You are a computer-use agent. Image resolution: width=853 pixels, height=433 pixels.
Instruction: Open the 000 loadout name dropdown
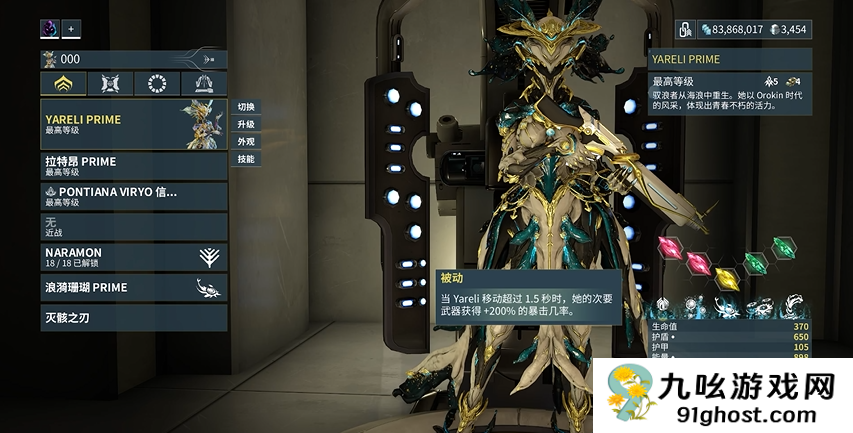[134, 59]
